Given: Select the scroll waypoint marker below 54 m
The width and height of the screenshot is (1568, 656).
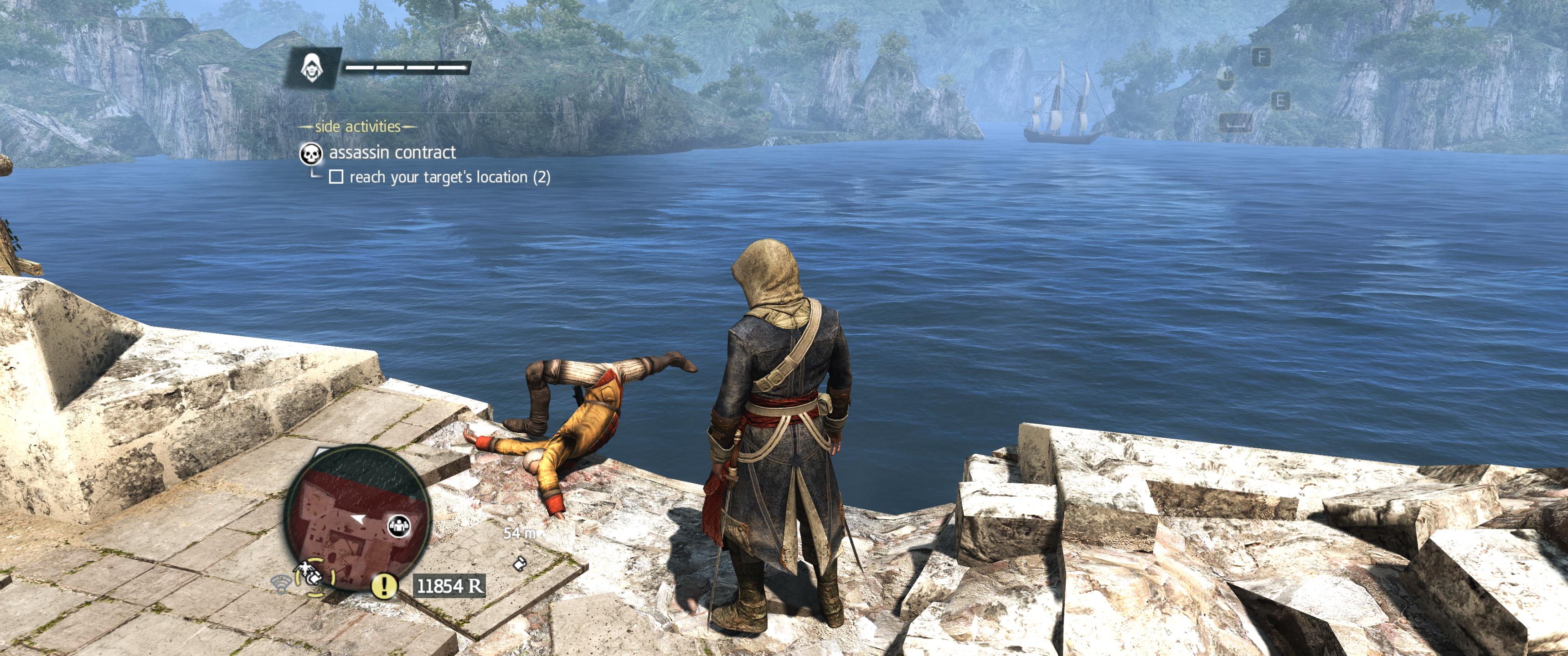Looking at the screenshot, I should pyautogui.click(x=520, y=562).
